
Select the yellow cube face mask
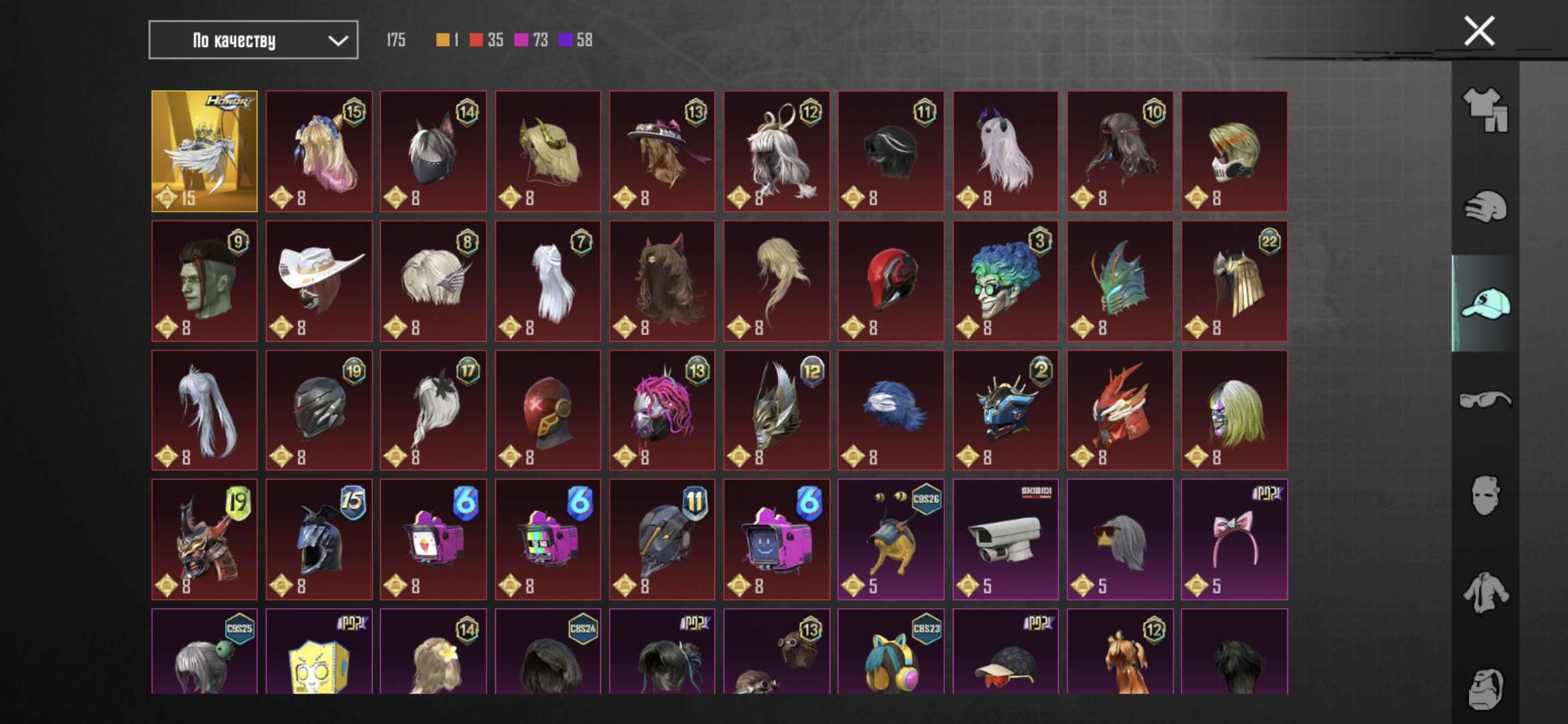319,654
